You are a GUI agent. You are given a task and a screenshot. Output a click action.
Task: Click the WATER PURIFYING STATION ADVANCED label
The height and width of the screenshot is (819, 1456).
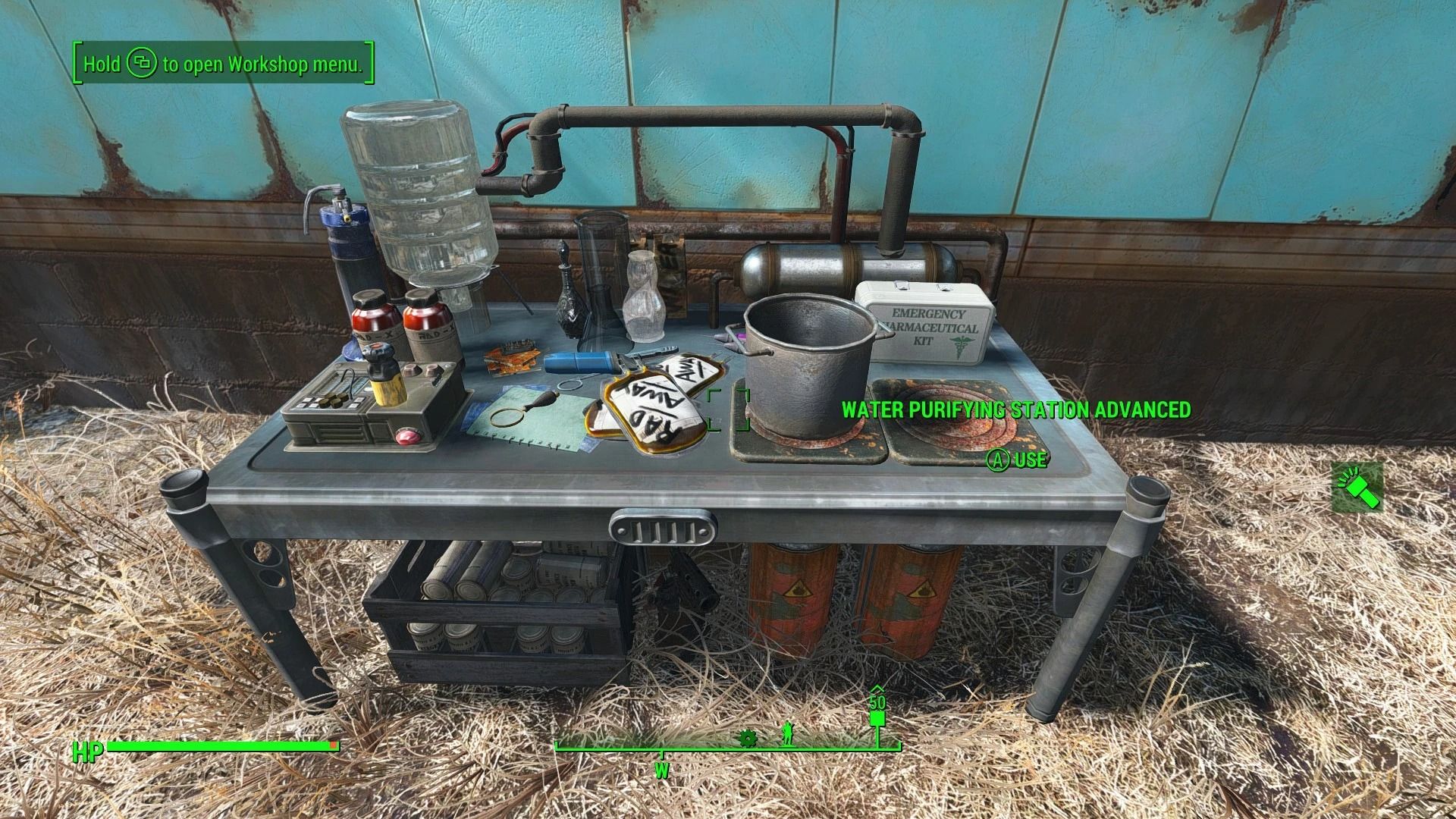point(1014,407)
